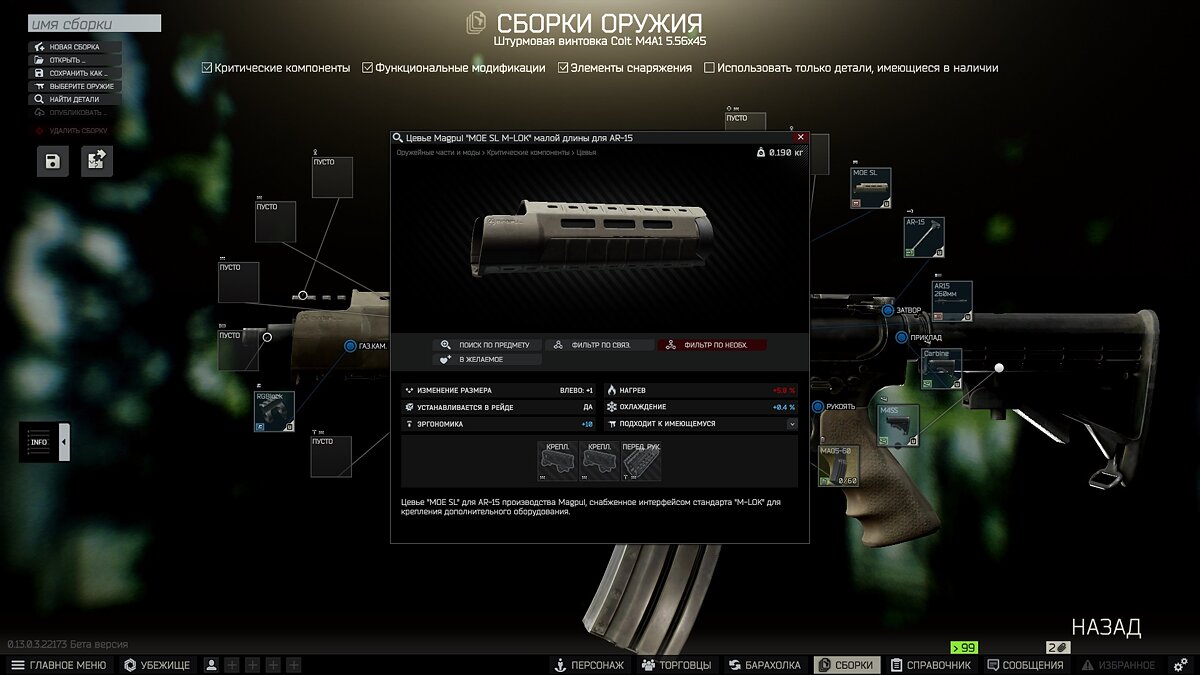Add handguard to wishlist via «В желаемое»
Screen dimensions: 1200x675
pyautogui.click(x=487, y=359)
